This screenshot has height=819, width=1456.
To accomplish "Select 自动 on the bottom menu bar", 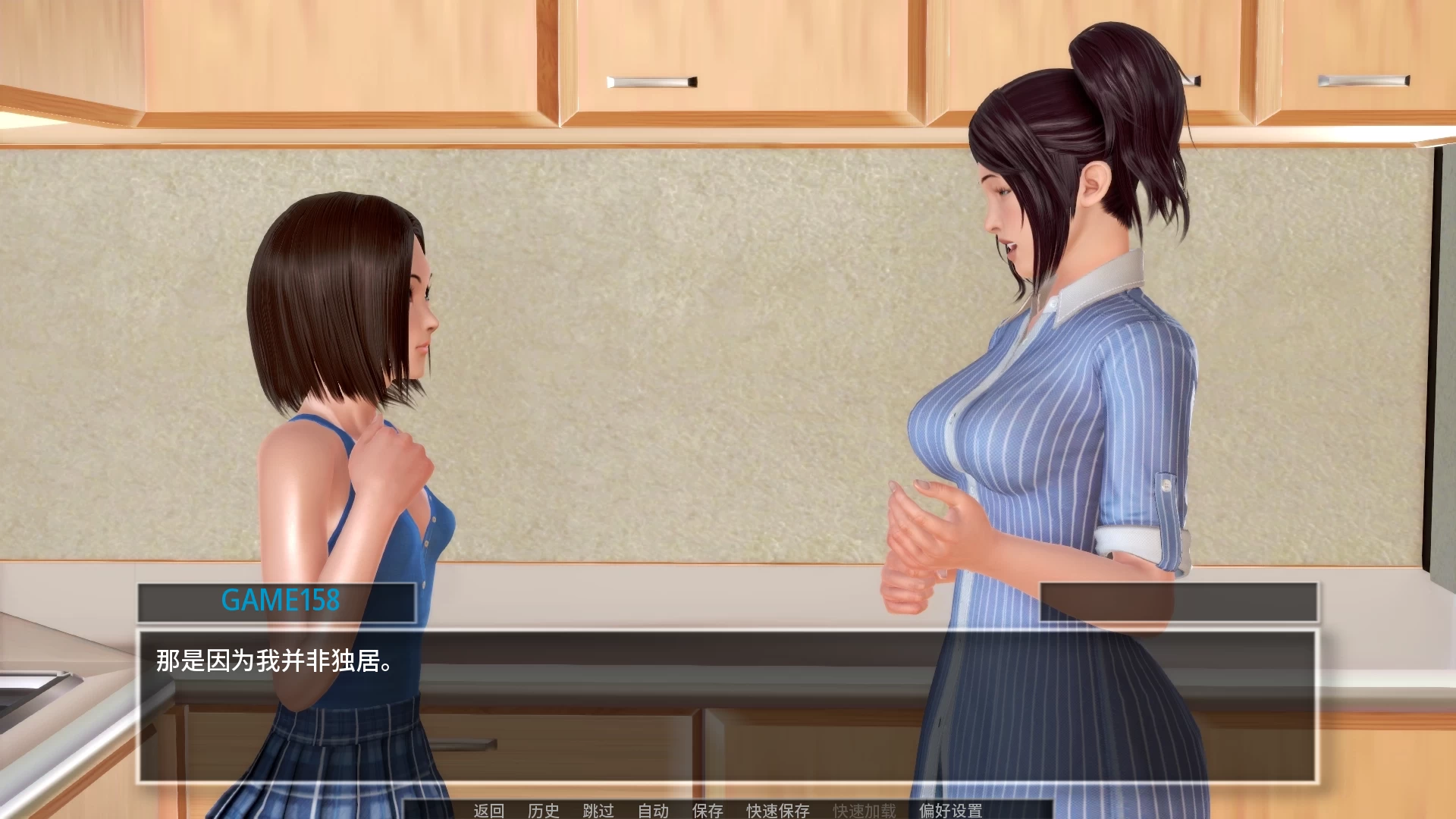I will (x=654, y=811).
